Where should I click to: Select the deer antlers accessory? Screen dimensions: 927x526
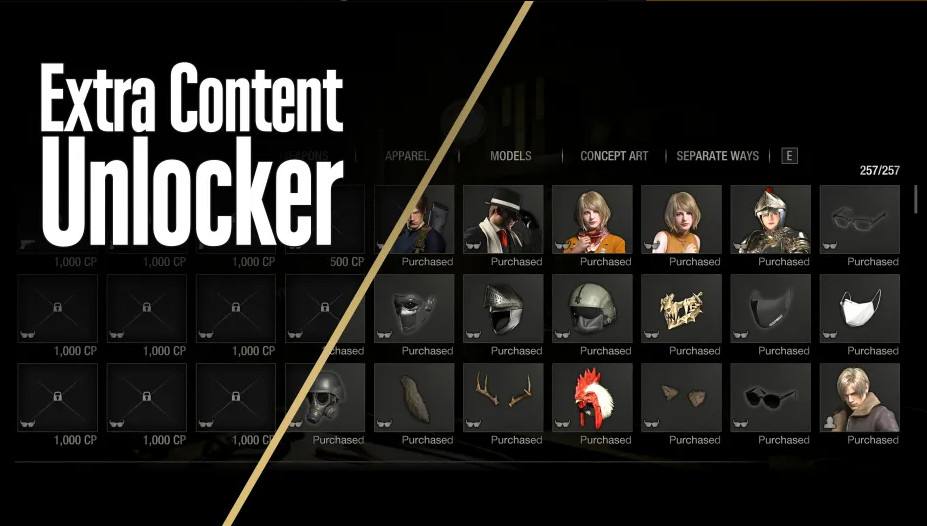click(503, 397)
